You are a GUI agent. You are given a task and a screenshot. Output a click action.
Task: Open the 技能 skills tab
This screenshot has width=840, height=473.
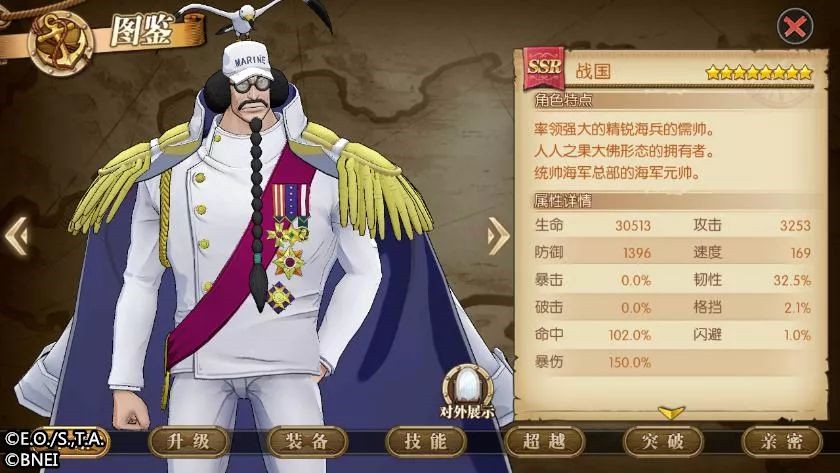(x=424, y=442)
